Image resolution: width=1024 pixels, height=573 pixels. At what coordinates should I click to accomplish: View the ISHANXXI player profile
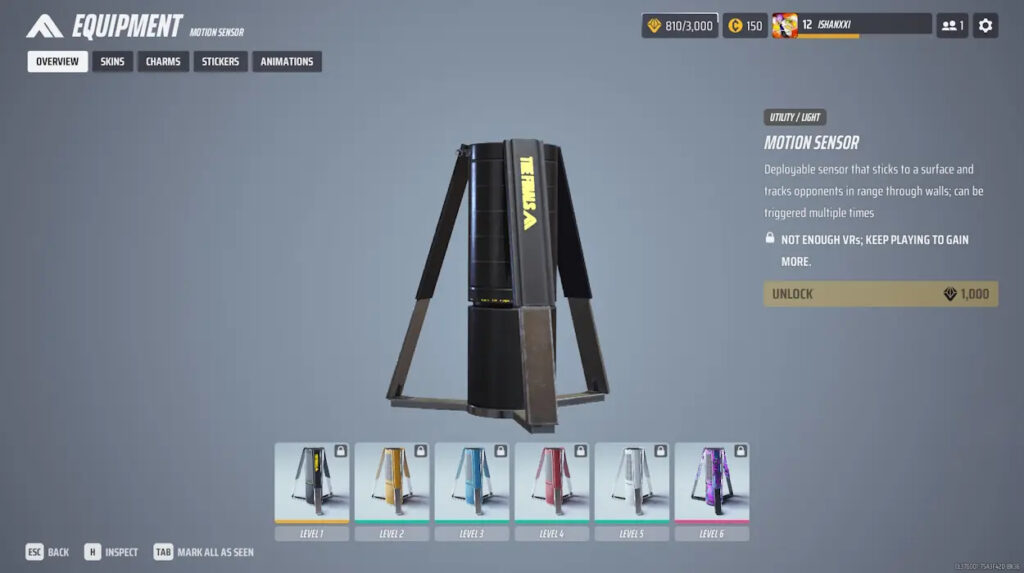tap(850, 26)
